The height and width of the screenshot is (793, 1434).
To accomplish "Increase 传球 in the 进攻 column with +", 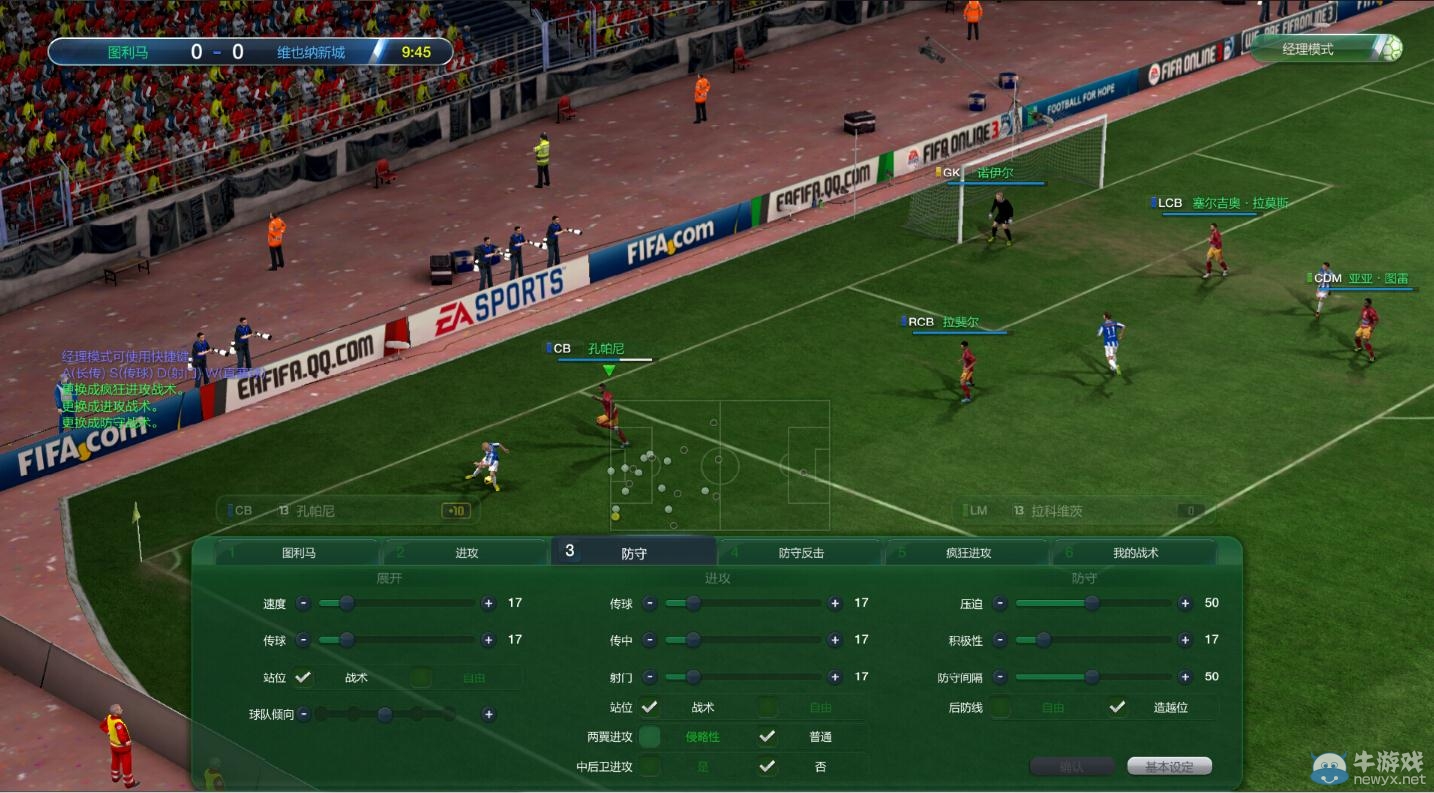I will click(835, 603).
